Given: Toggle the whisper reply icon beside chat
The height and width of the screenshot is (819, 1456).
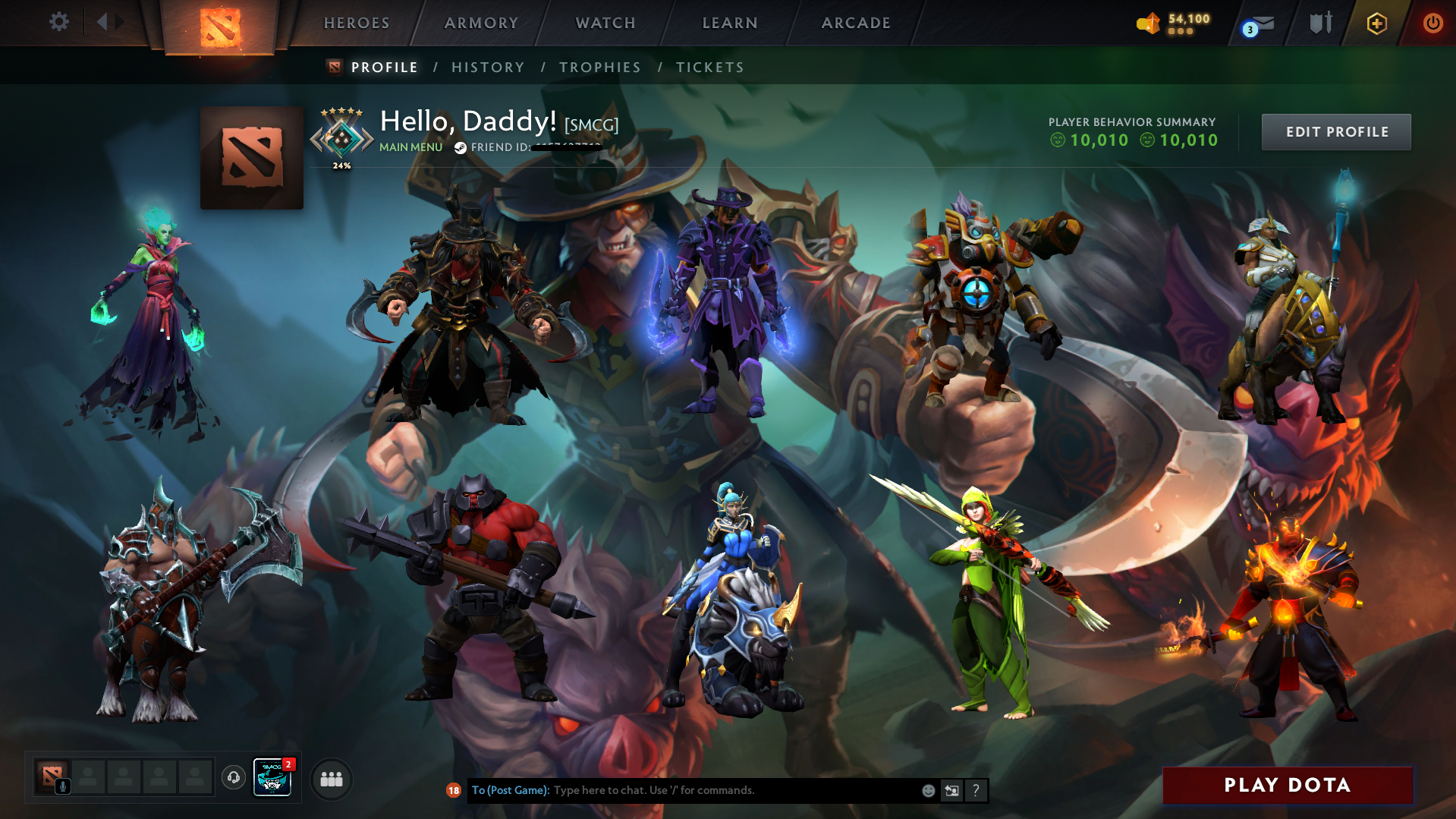Looking at the screenshot, I should pos(952,790).
